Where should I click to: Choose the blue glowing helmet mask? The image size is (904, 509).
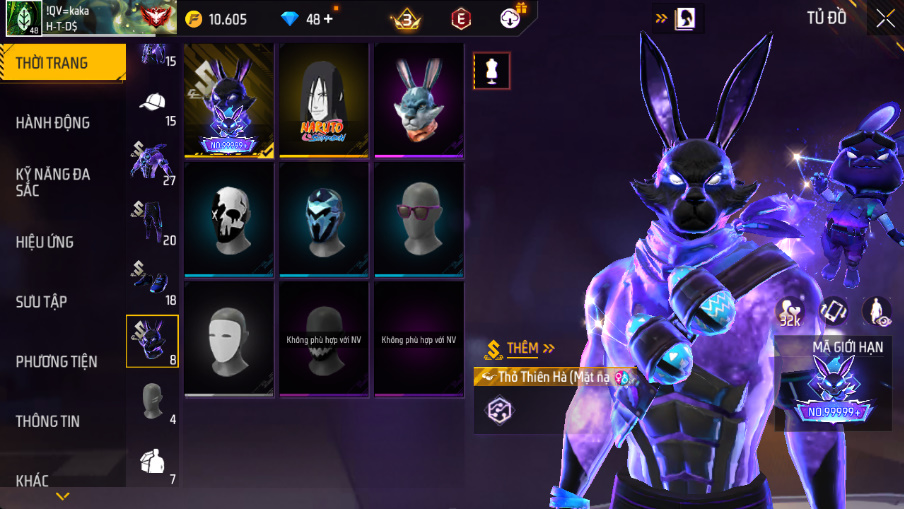323,219
